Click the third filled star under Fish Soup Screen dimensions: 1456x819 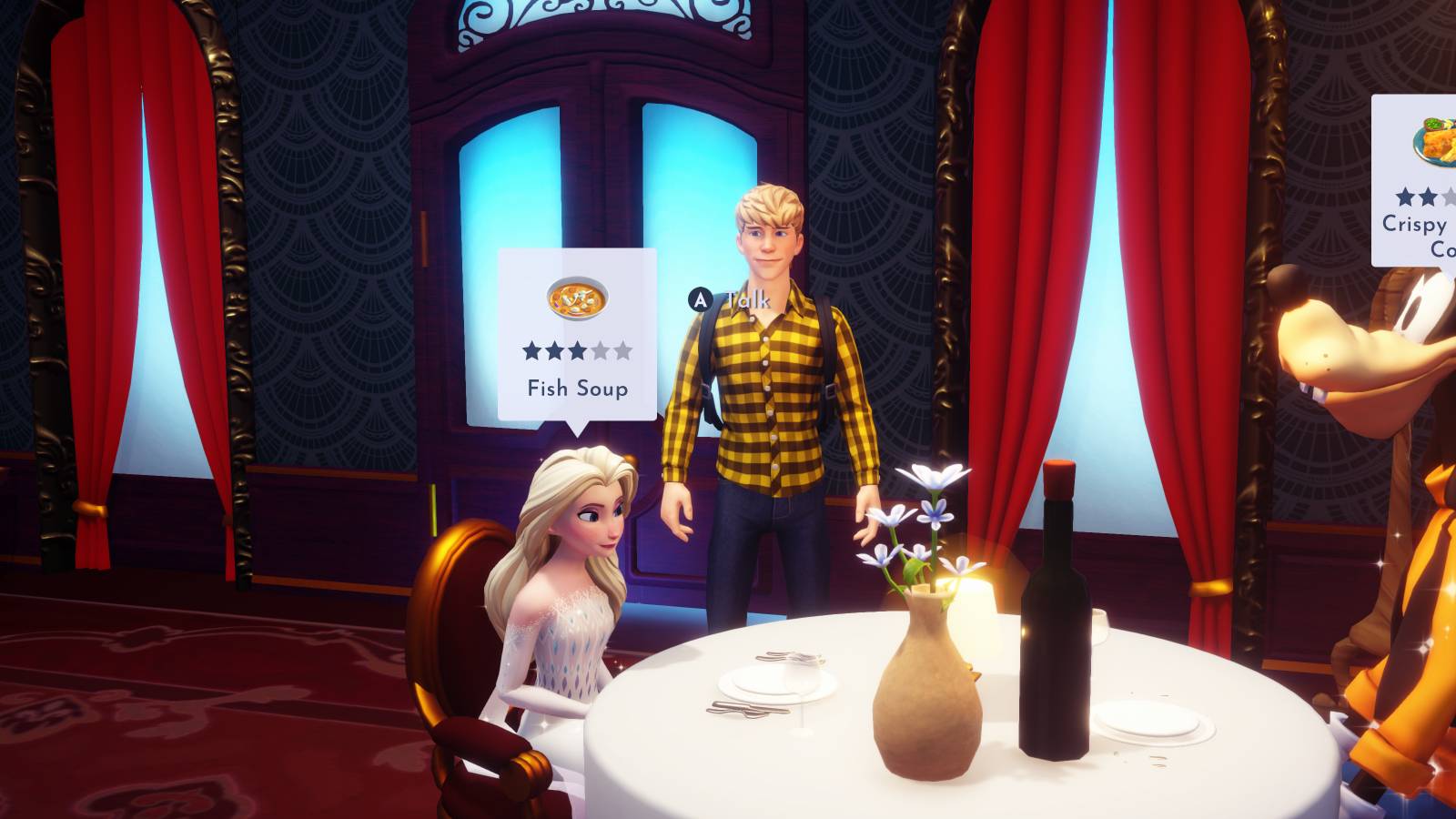tap(579, 349)
